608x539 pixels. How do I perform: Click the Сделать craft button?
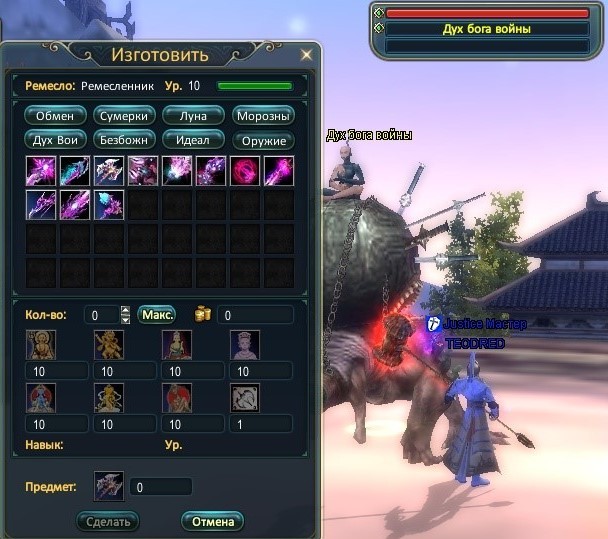(108, 521)
